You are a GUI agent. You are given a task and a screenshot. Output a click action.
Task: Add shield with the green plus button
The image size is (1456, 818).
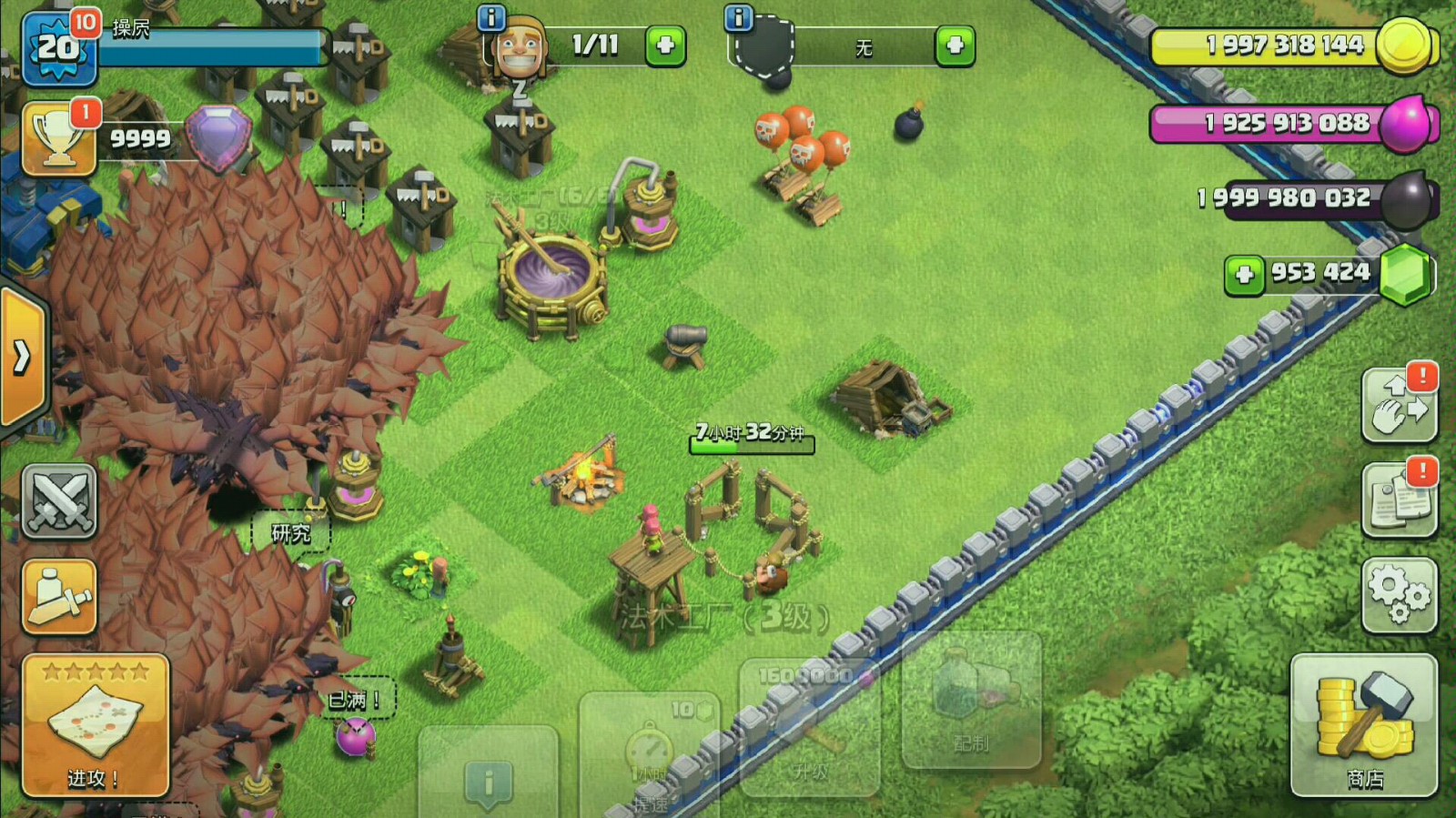pos(955,45)
